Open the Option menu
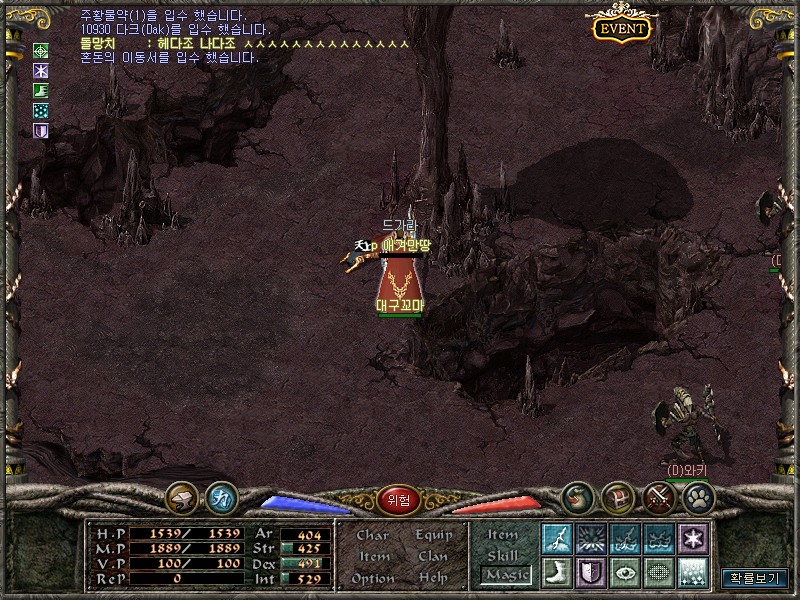The image size is (800, 600). (x=373, y=578)
